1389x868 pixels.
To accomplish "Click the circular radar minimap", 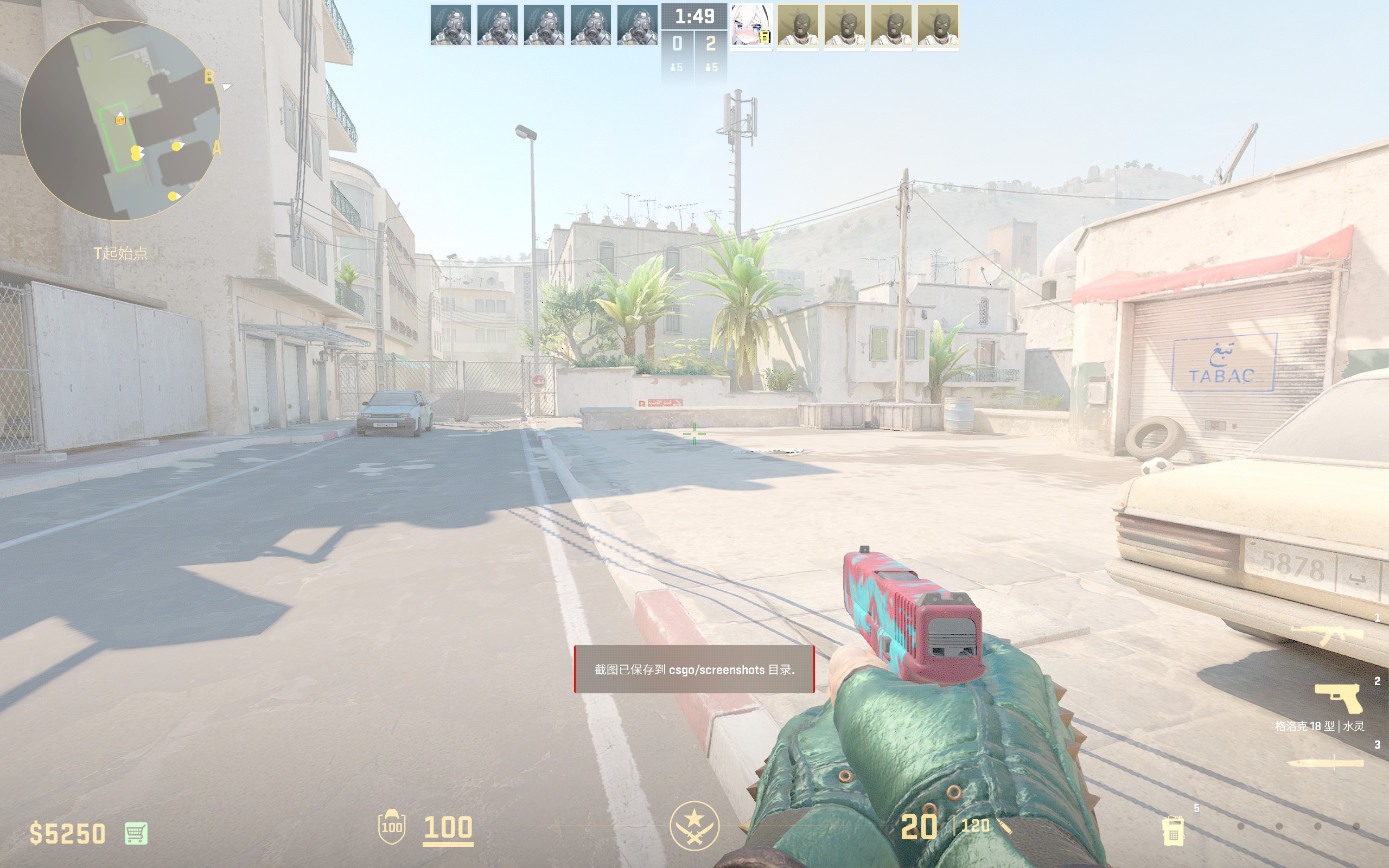I will tap(120, 120).
